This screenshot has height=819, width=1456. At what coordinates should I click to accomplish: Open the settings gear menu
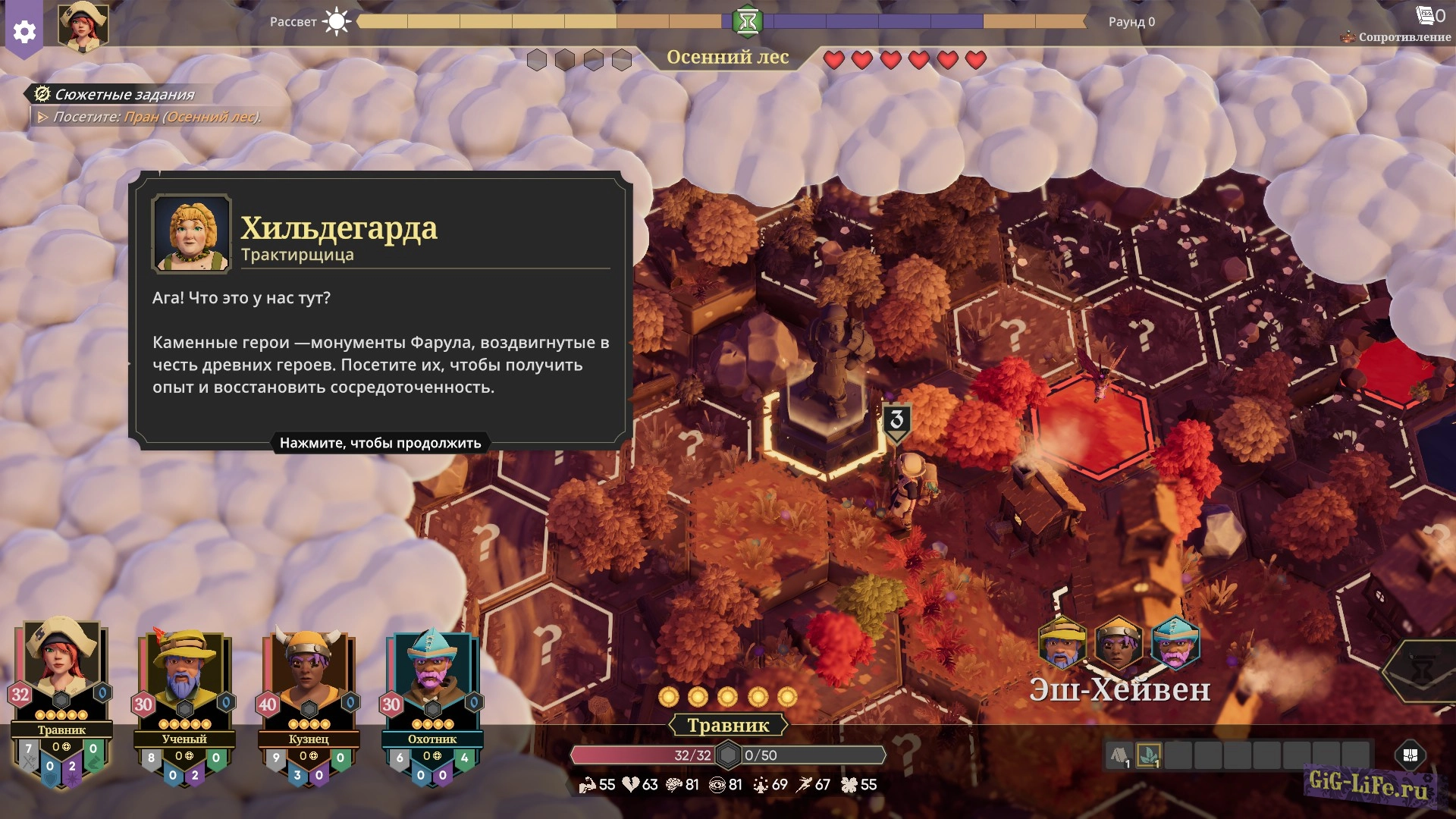[24, 32]
